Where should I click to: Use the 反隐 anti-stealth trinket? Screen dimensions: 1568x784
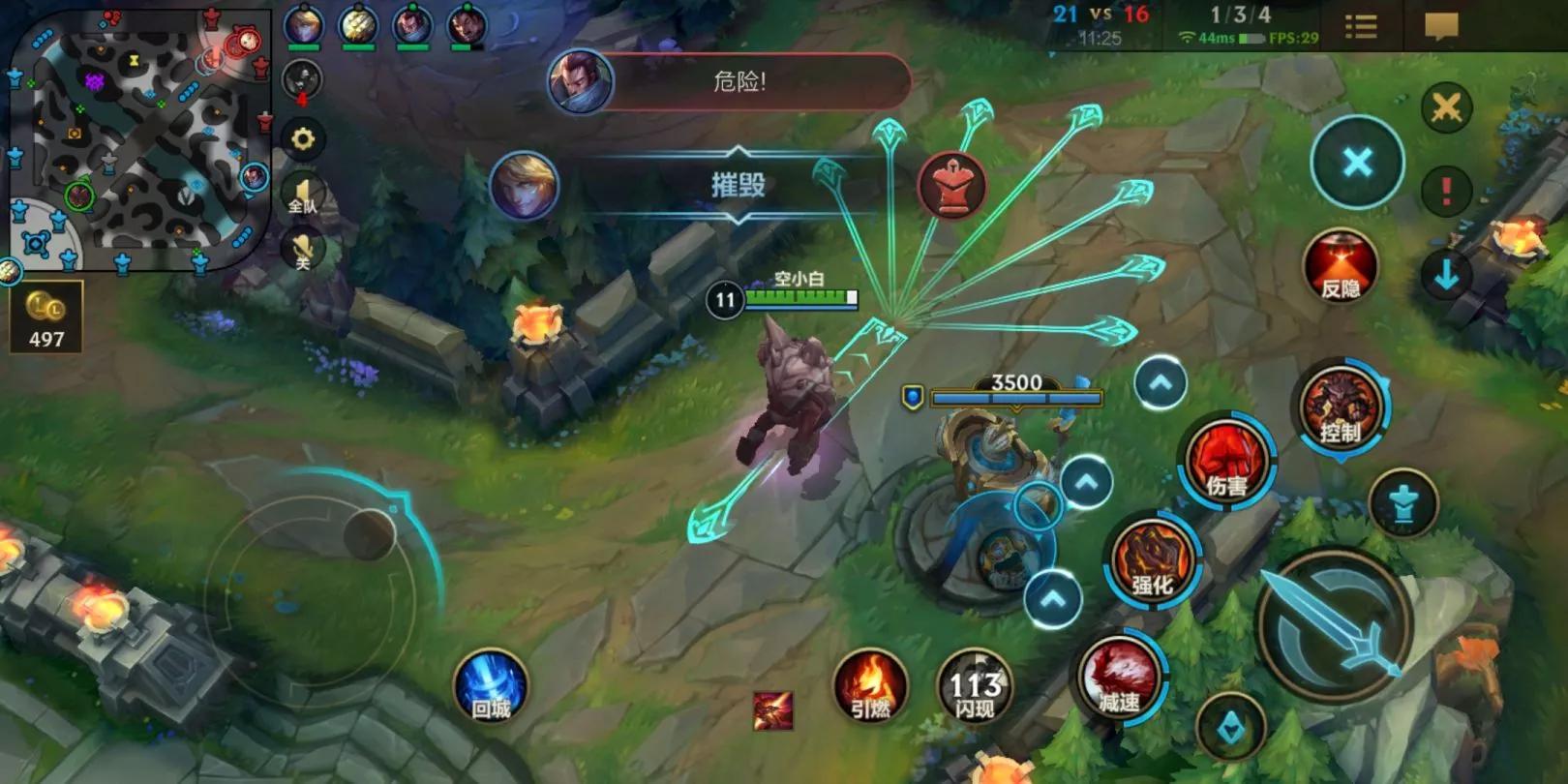coord(1341,266)
